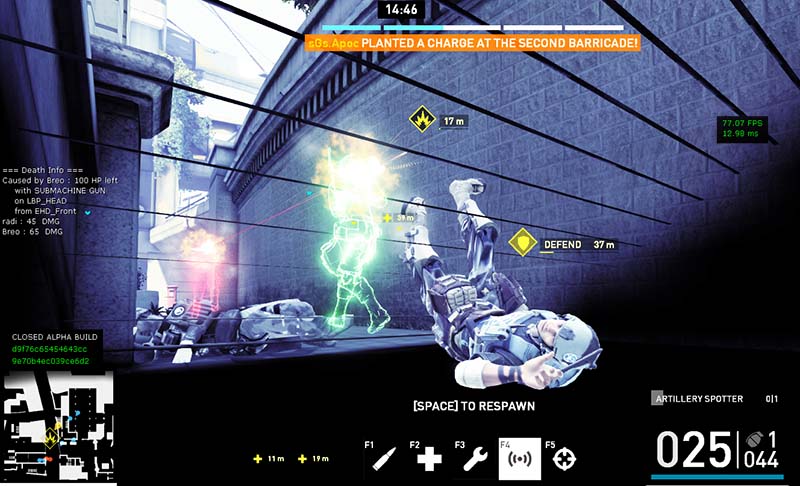Image resolution: width=800 pixels, height=486 pixels.
Task: Click the yellow shield DEFEND objective marker
Action: tap(520, 244)
